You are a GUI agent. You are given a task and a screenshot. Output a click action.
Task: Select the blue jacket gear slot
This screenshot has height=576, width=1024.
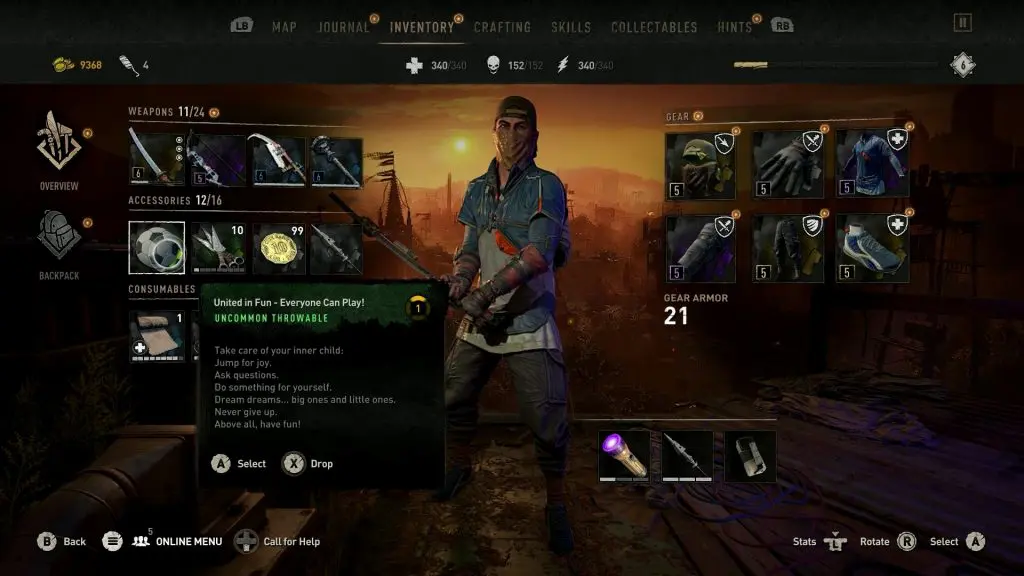(870, 164)
